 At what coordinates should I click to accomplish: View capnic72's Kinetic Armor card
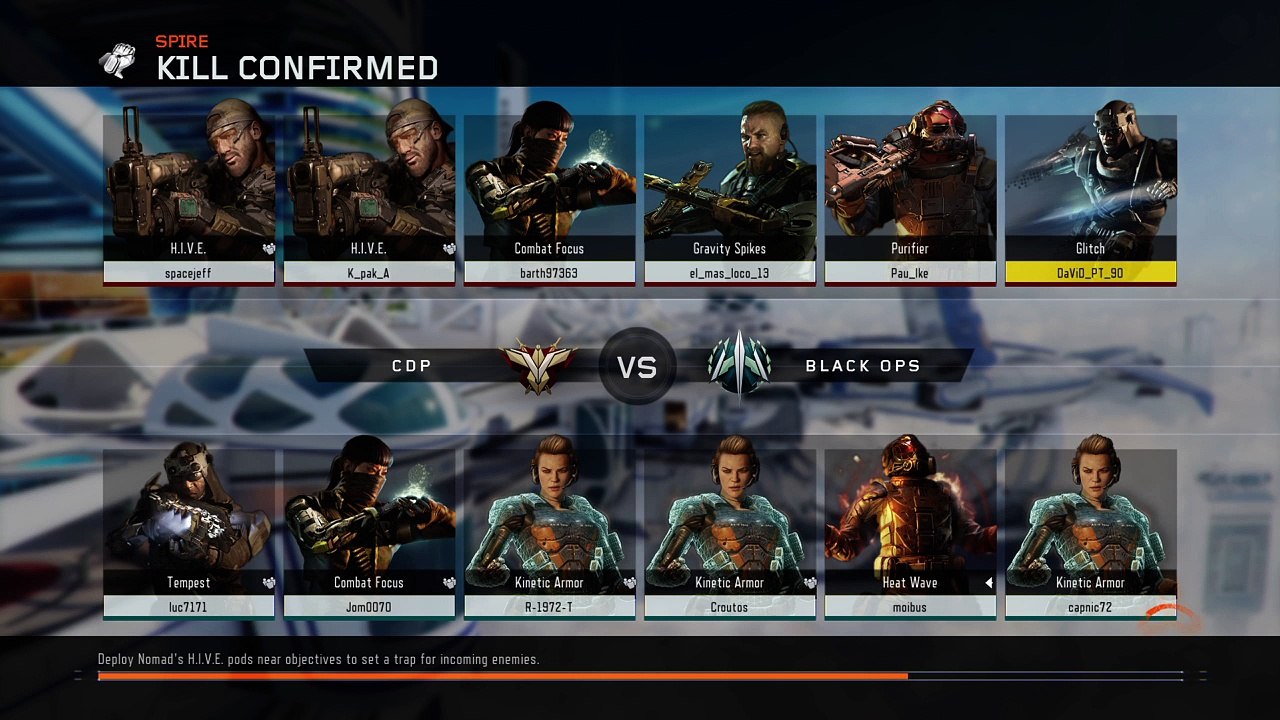[1090, 533]
